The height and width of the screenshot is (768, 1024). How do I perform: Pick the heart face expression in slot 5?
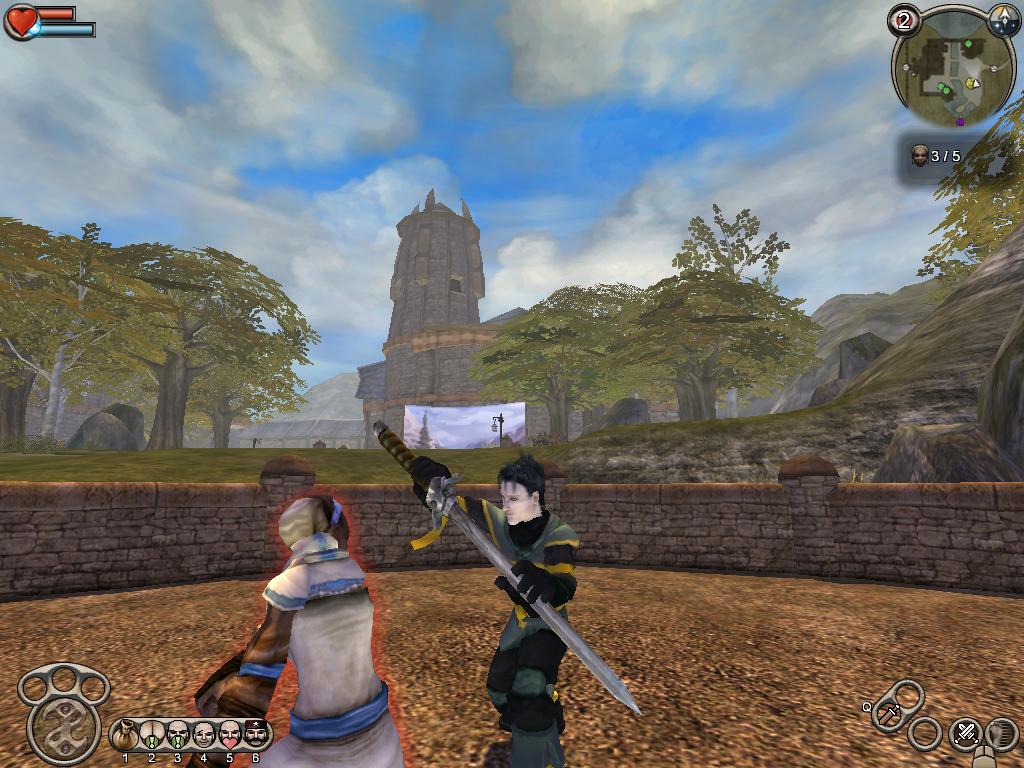tap(230, 736)
